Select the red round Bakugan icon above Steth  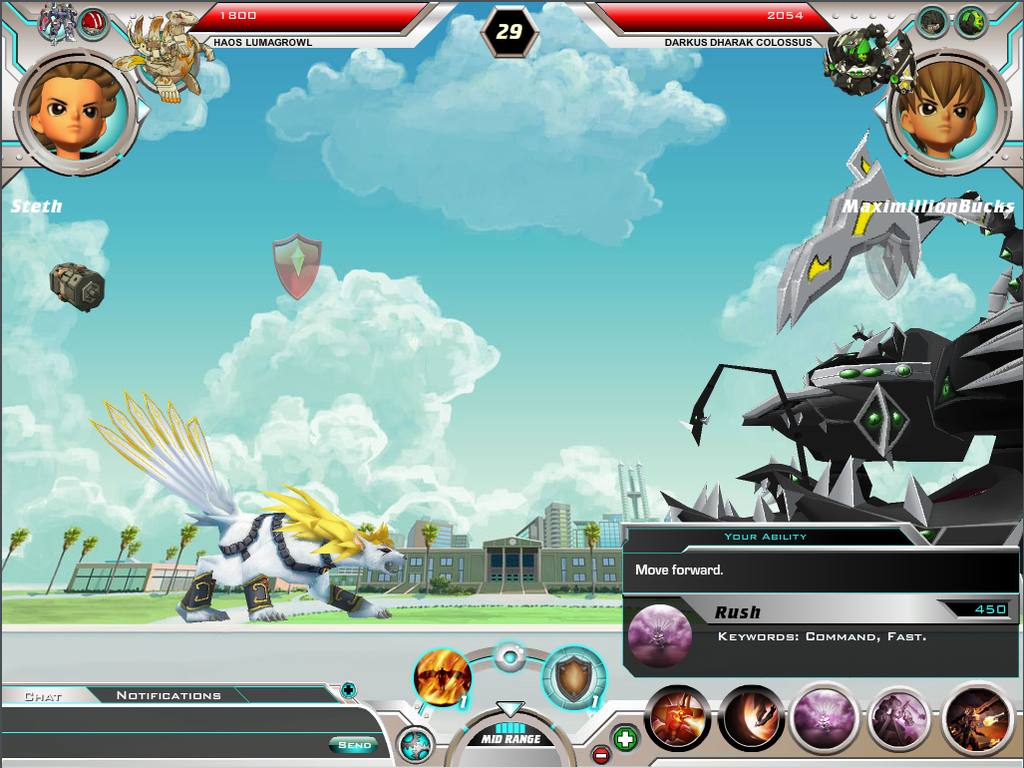93,22
